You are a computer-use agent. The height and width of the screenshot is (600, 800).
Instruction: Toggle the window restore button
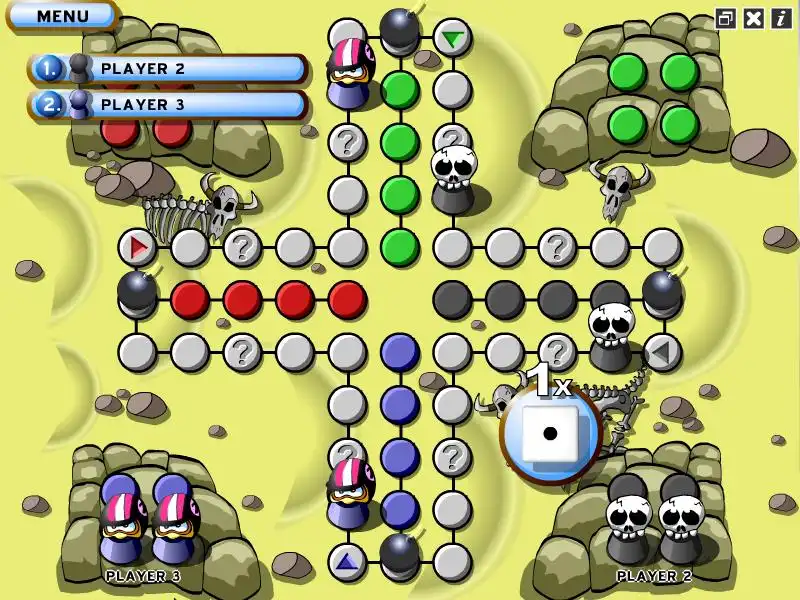[725, 18]
